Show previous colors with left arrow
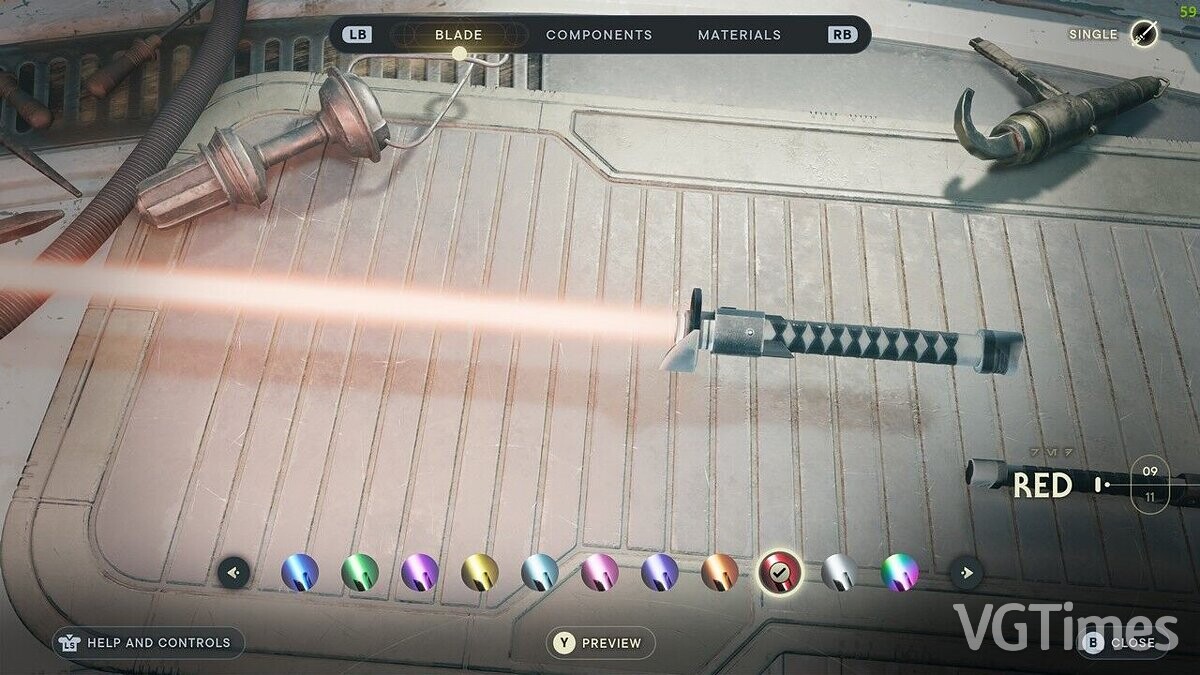This screenshot has width=1200, height=675. [x=234, y=573]
